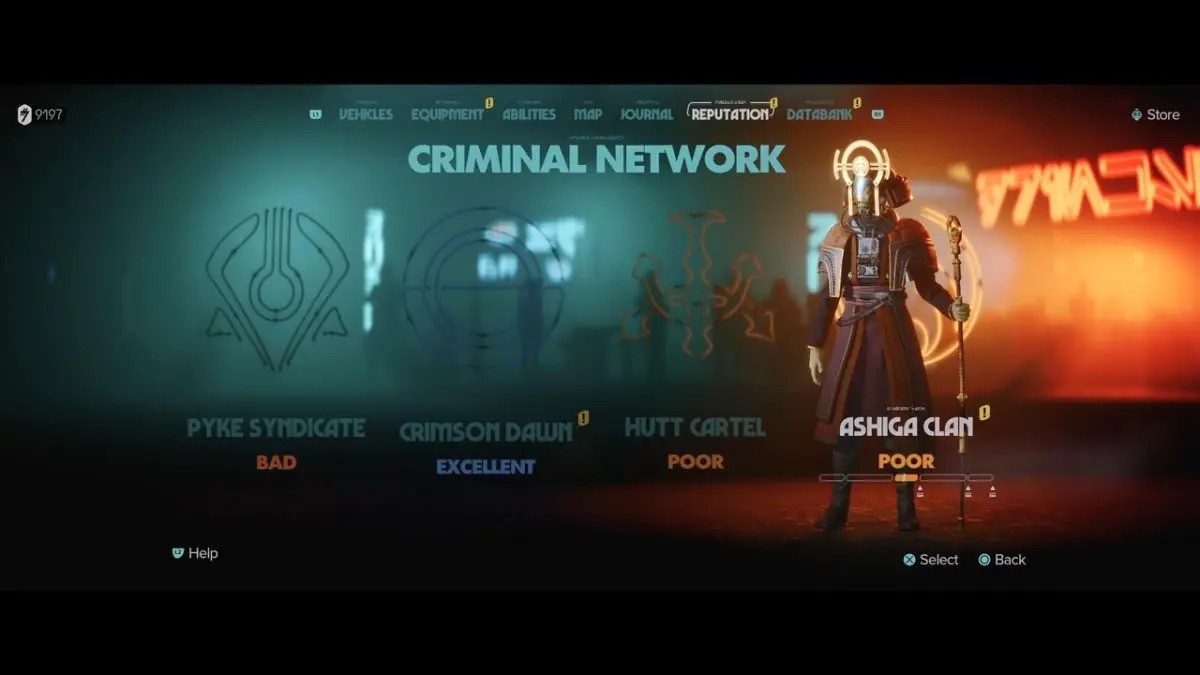Choose the Crimson Dawn faction
This screenshot has width=1200, height=675.
[x=485, y=432]
